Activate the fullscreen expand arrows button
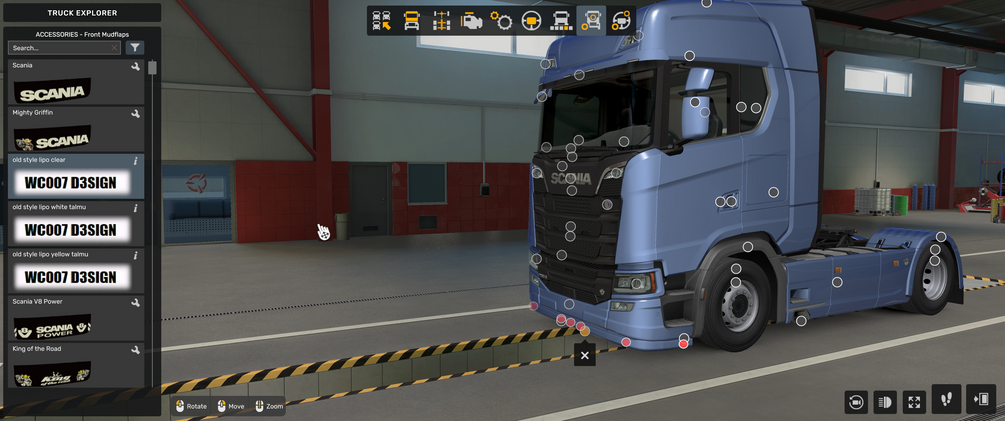The image size is (1005, 421). tap(914, 402)
